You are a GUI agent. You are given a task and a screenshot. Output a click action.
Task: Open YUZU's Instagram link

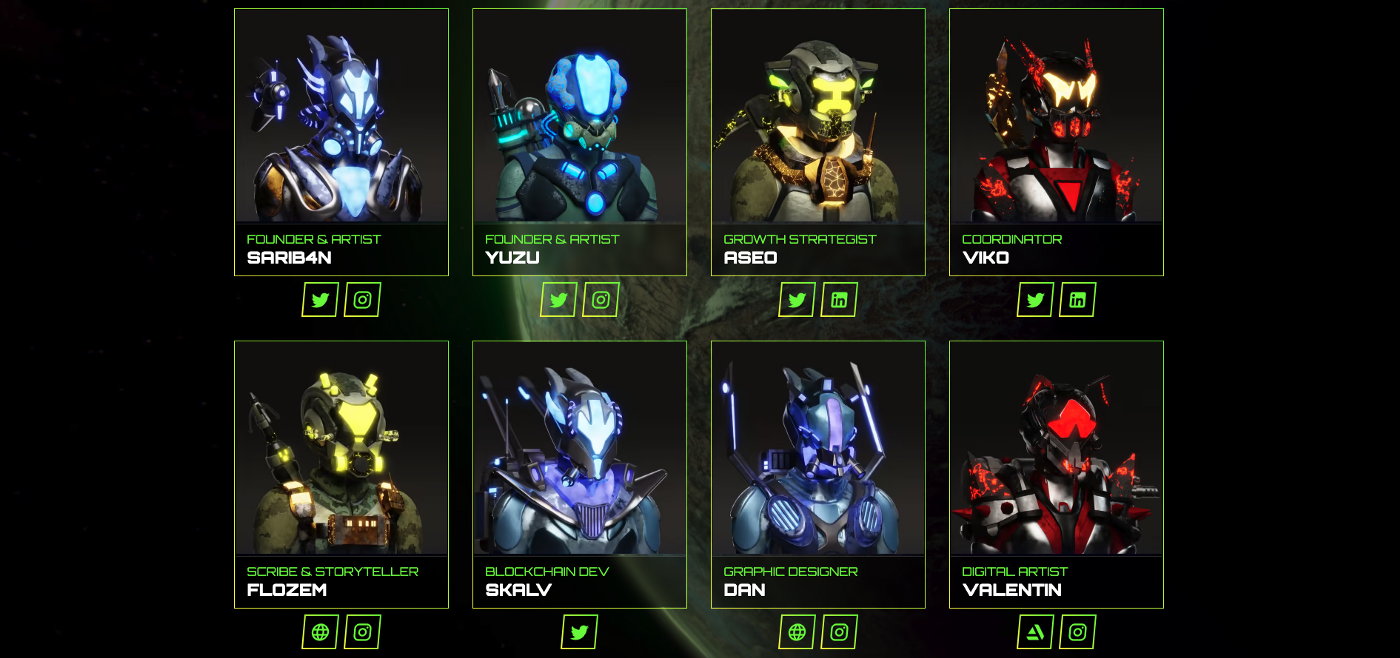(600, 300)
